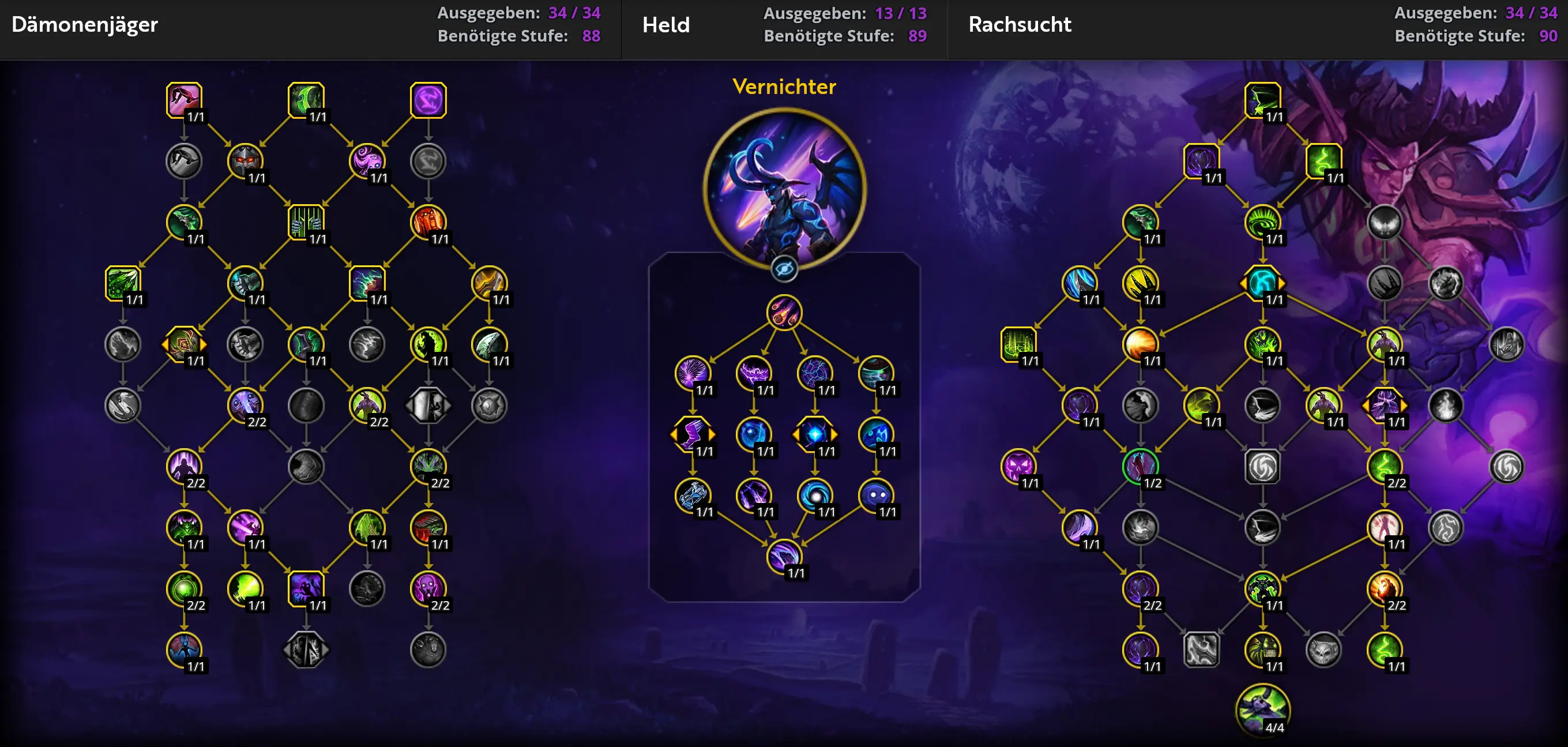Choose the orange fireball orb talent
The height and width of the screenshot is (747, 1568).
pyautogui.click(x=1140, y=344)
